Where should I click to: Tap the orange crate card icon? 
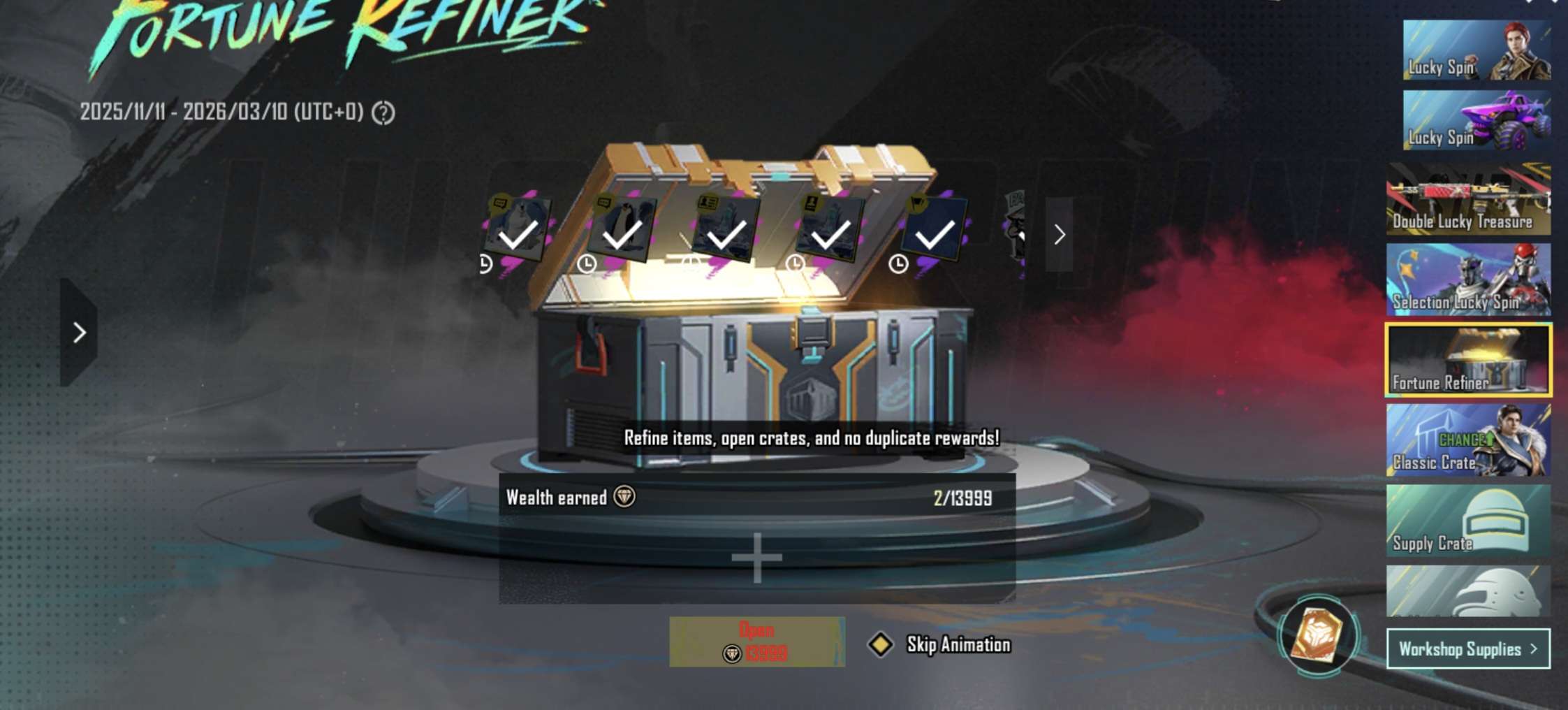coord(1317,635)
